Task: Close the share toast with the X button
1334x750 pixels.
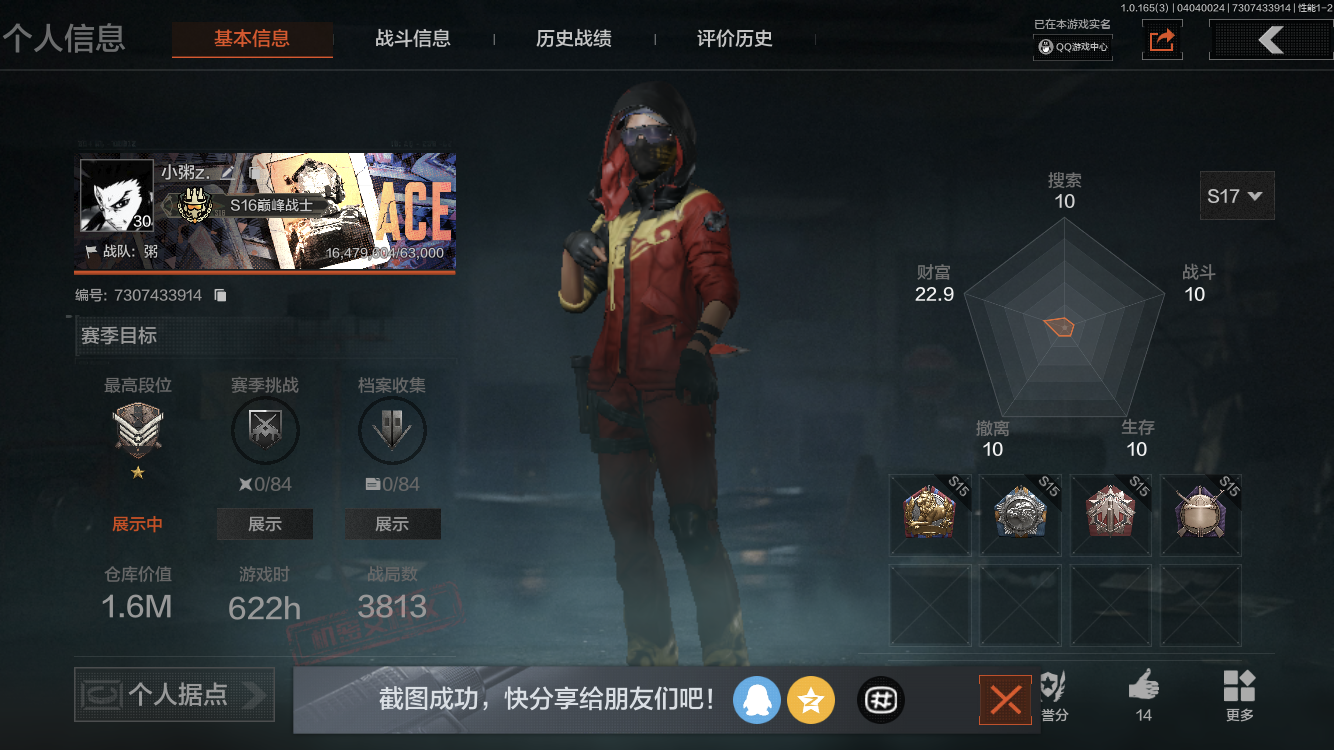Action: 1005,700
